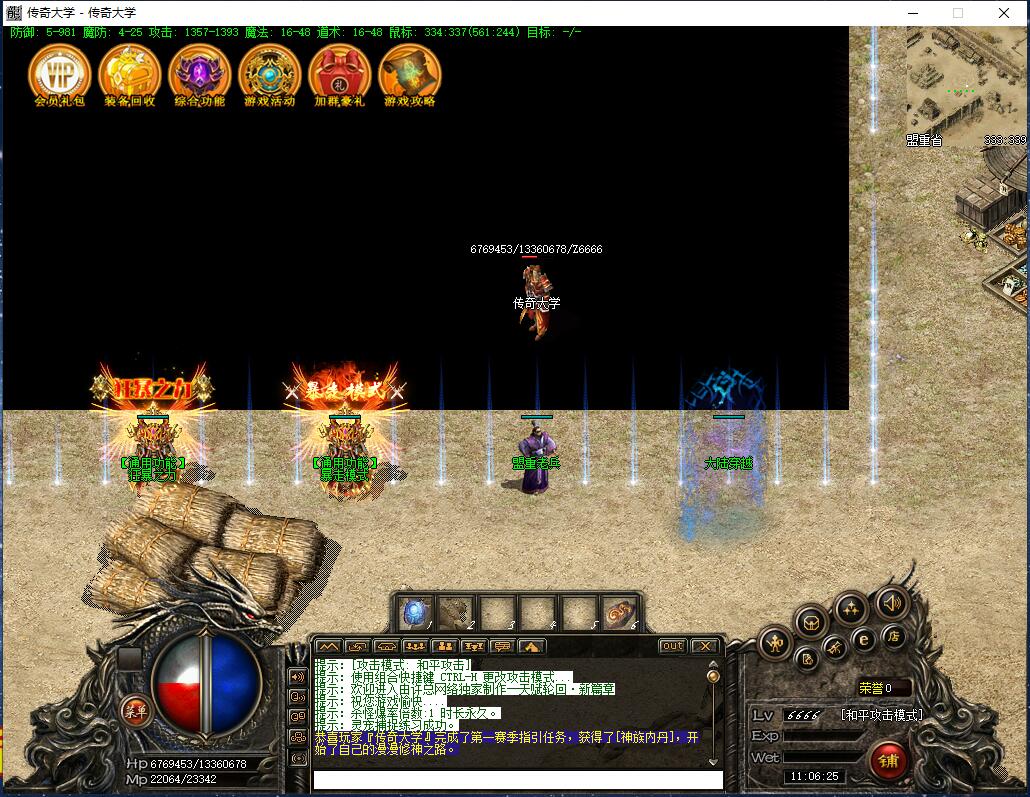This screenshot has height=797, width=1030.
Task: Open the red 菜单 menu button
Action: pyautogui.click(x=134, y=711)
